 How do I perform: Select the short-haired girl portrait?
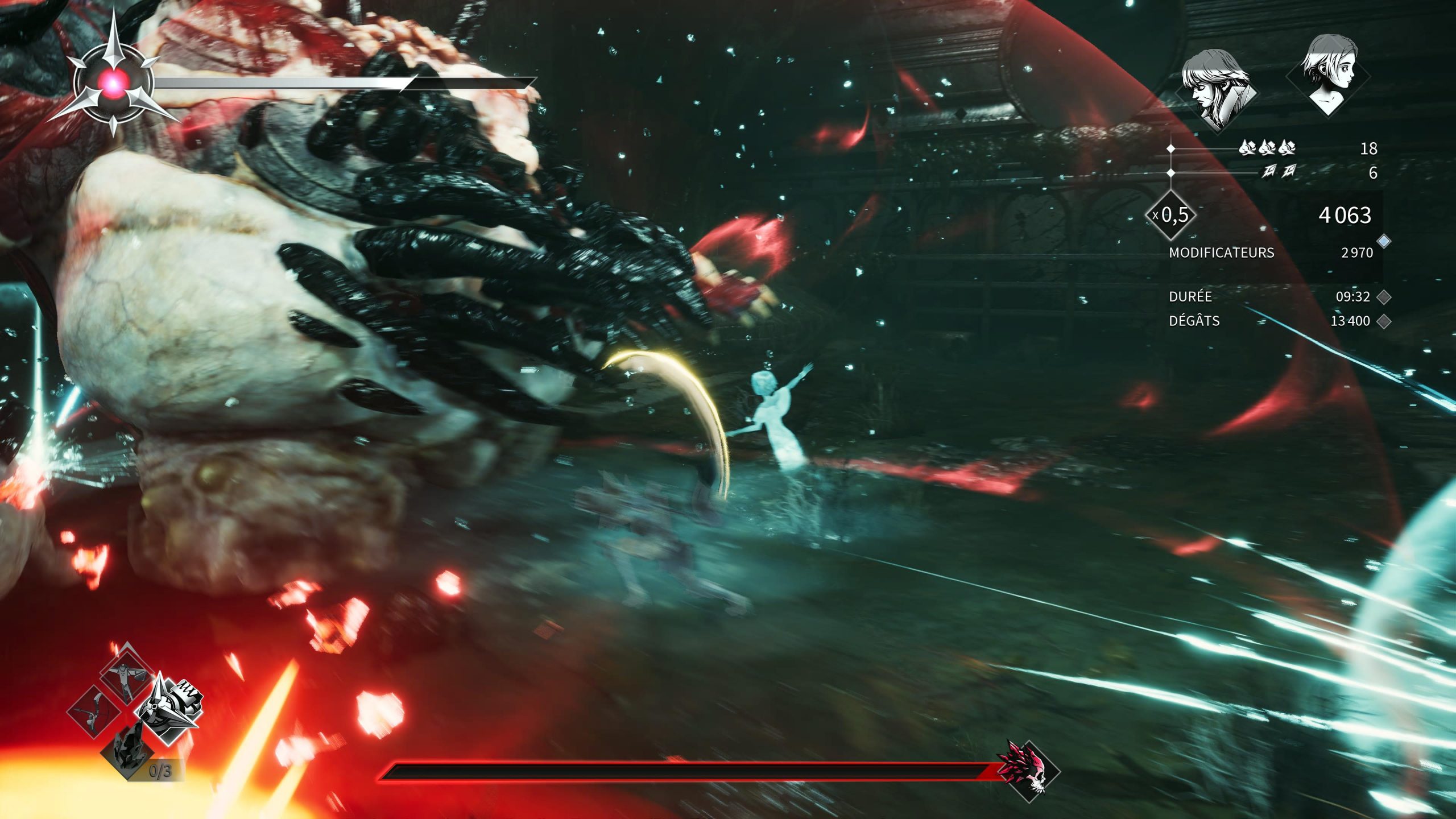1329,76
